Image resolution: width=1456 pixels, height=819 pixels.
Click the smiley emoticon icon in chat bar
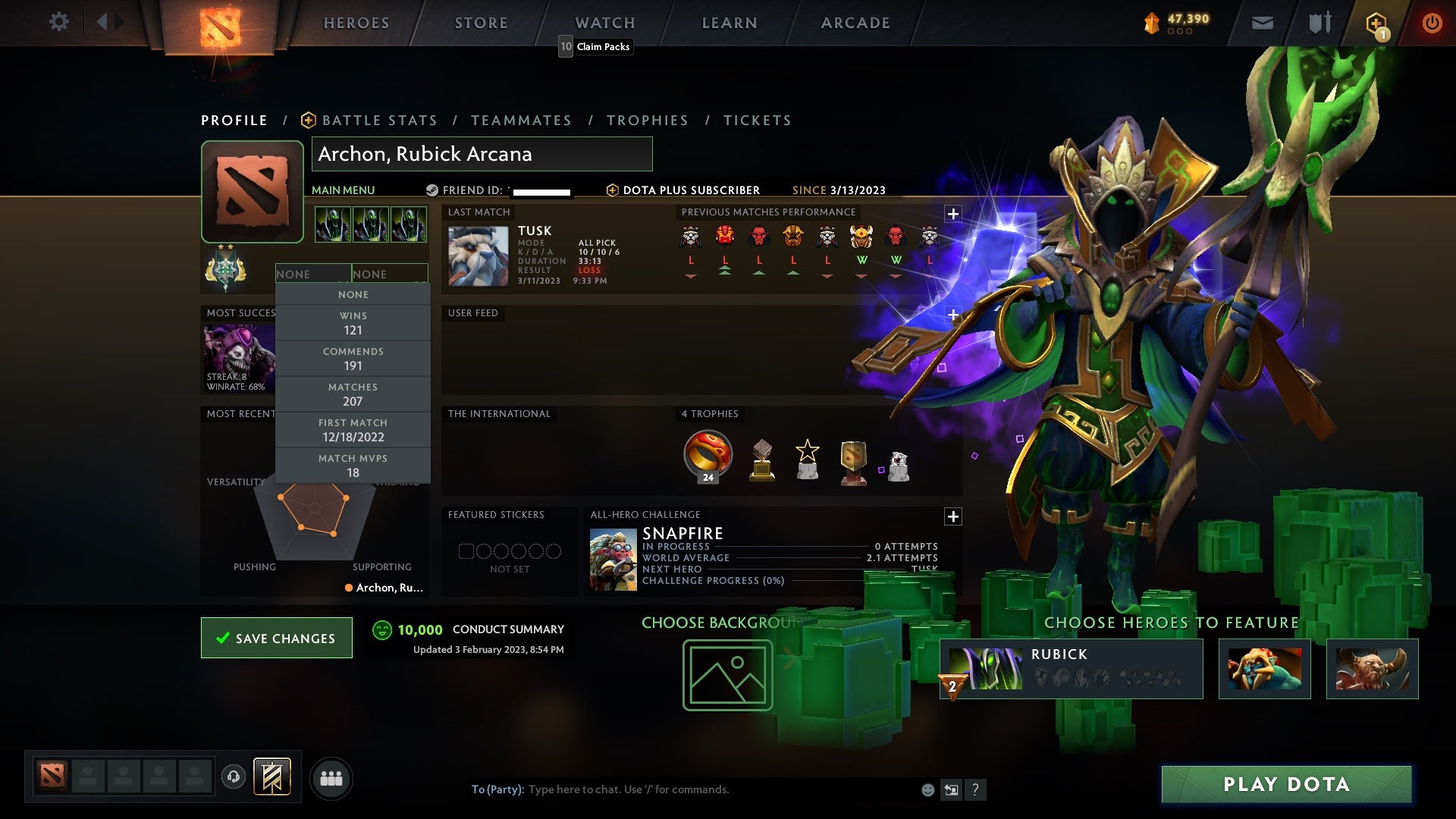927,789
